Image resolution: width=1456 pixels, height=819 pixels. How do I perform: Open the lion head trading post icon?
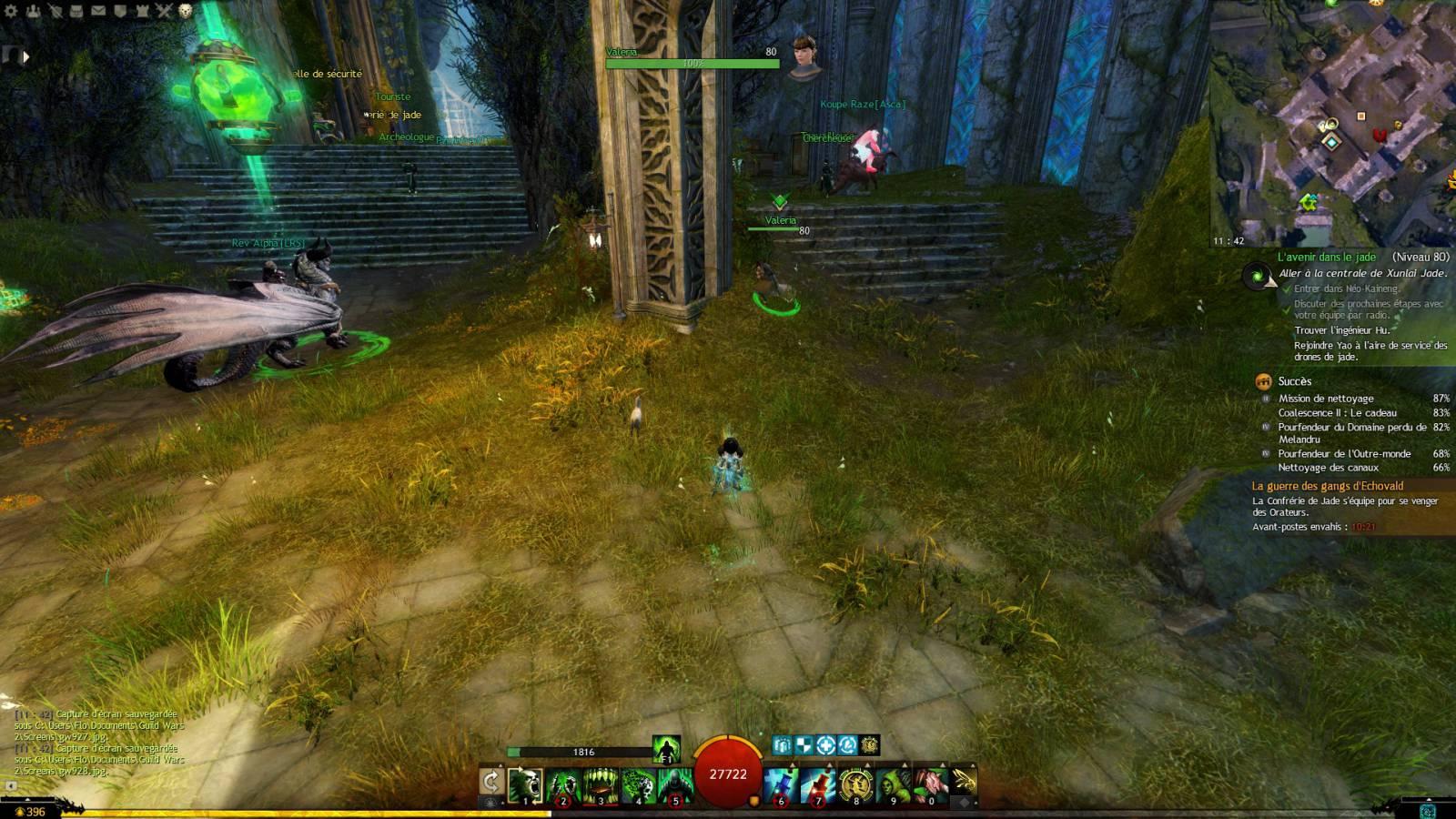[185, 12]
